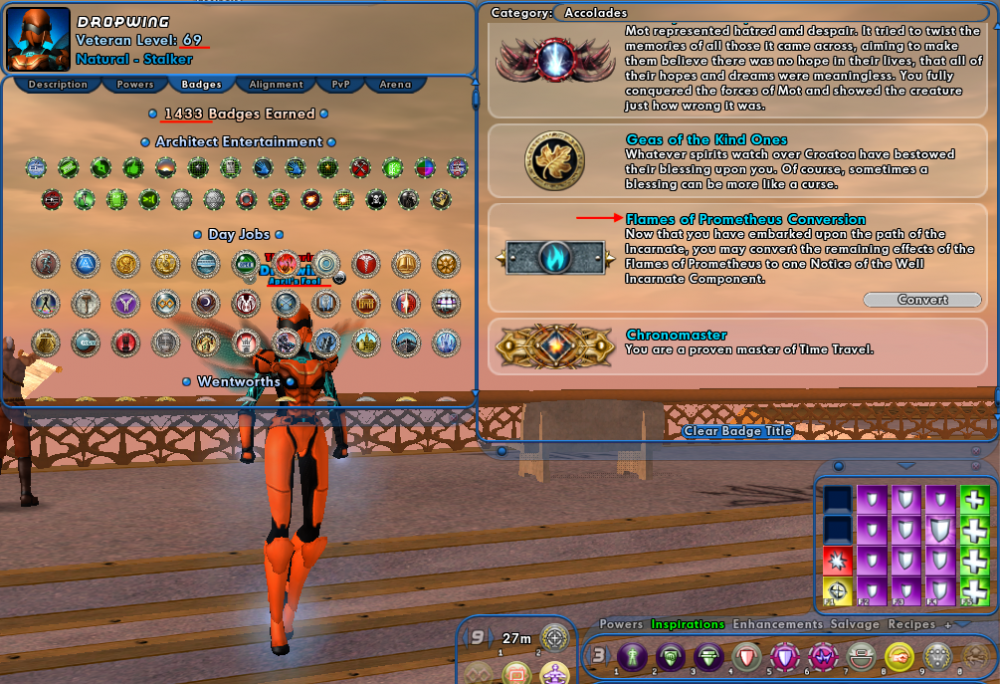This screenshot has height=684, width=1000.
Task: Convert the Flames of Prometheus badge
Action: [921, 300]
